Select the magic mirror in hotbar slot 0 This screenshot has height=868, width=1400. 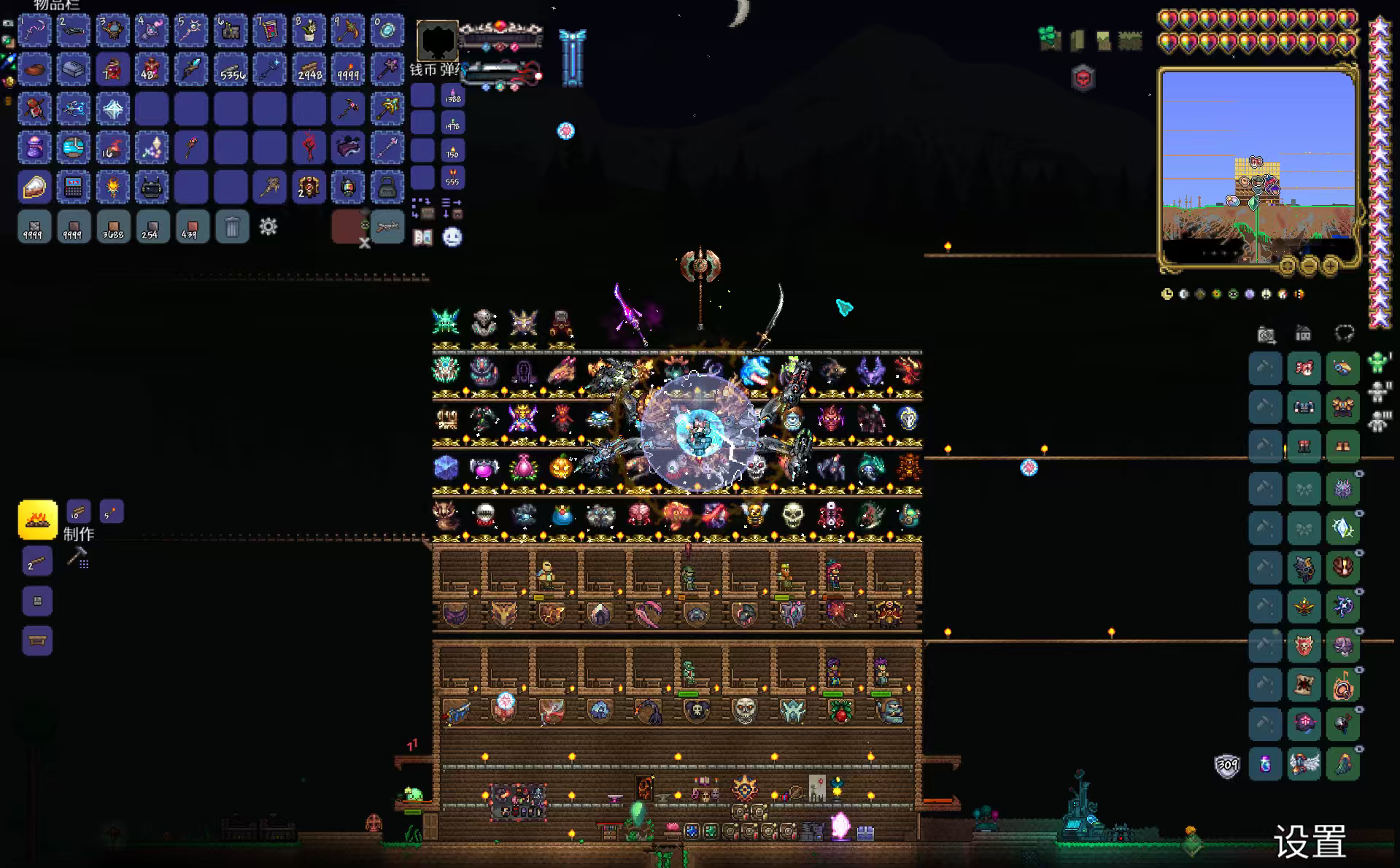click(x=387, y=31)
